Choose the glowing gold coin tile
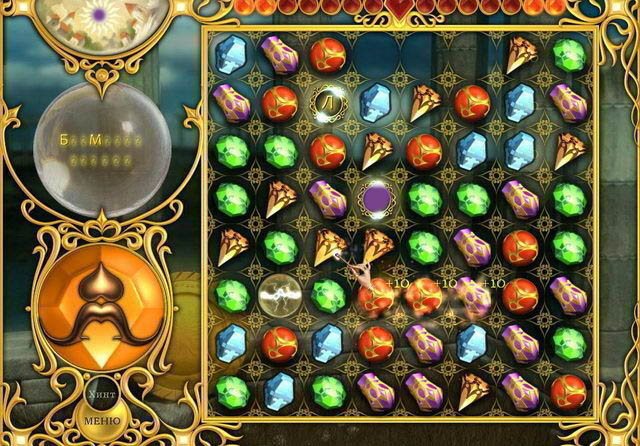Viewport: 640px width, 446px height. click(x=326, y=100)
